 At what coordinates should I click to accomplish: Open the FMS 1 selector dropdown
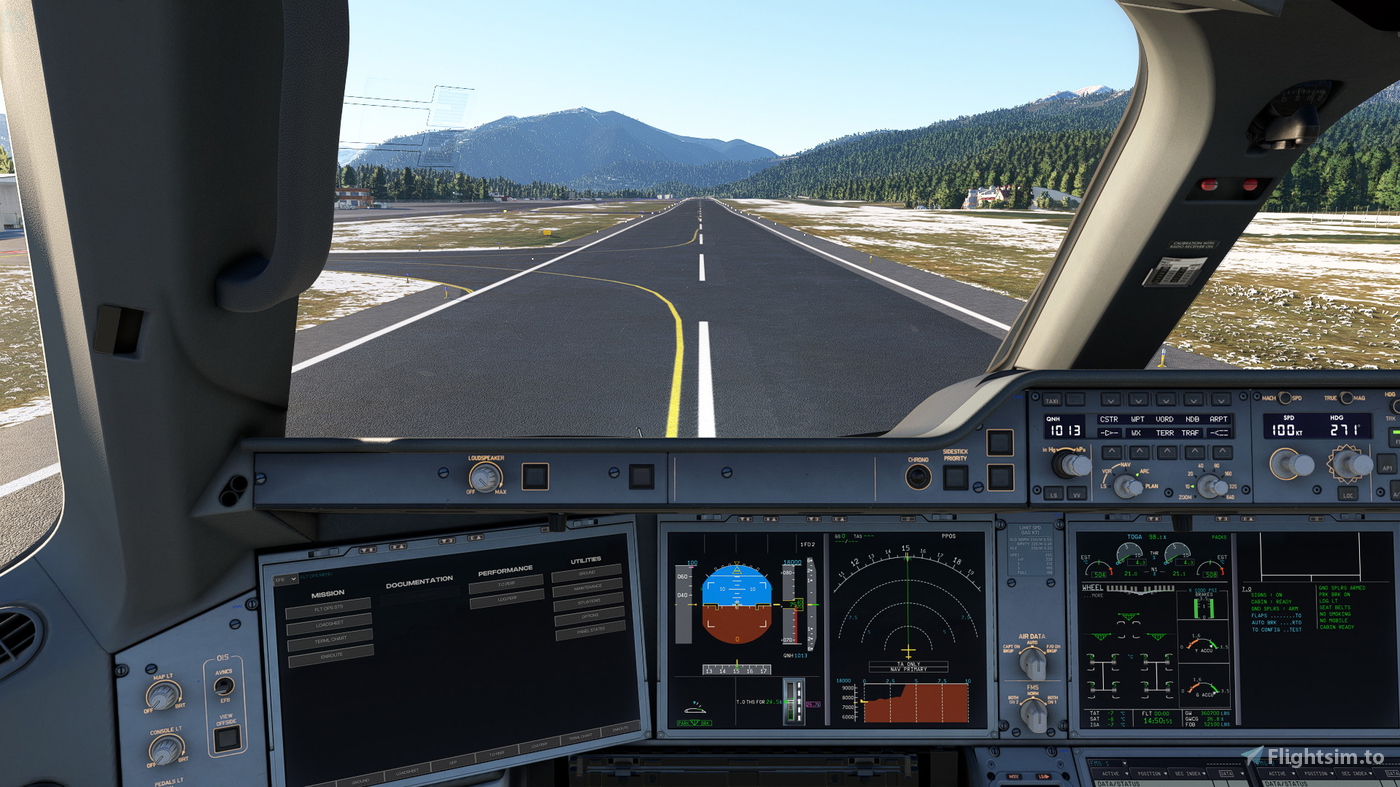1107,763
